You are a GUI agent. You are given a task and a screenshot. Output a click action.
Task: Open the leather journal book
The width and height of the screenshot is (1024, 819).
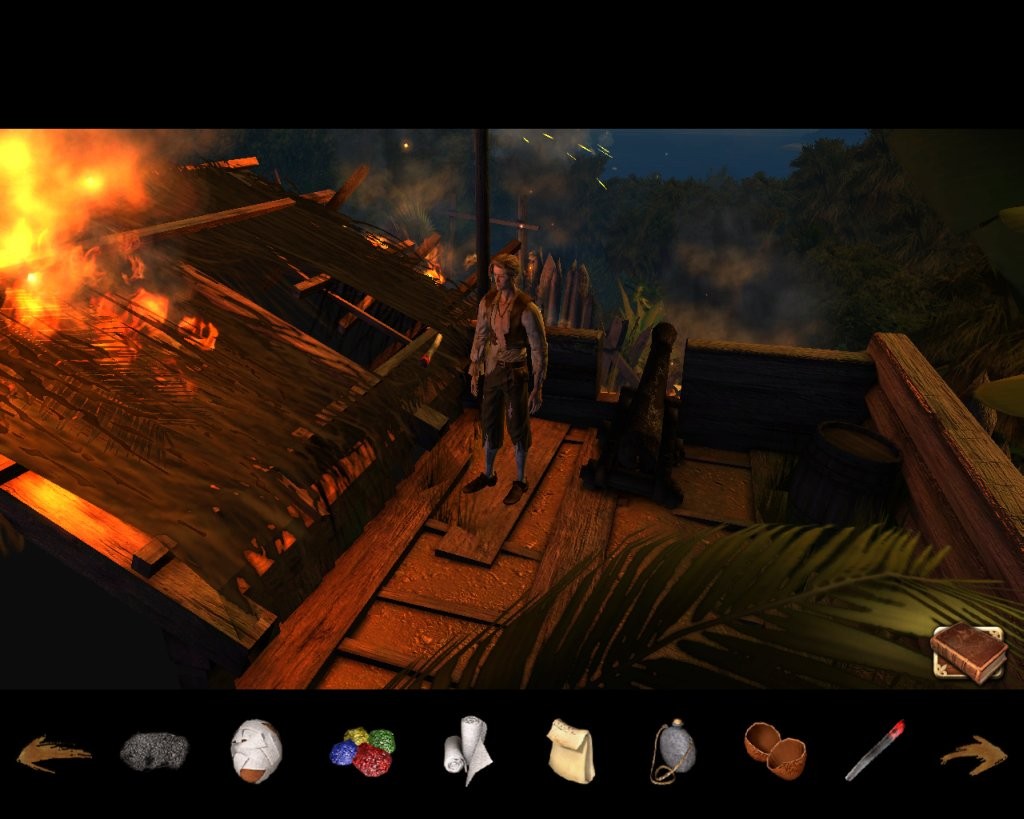tap(968, 653)
